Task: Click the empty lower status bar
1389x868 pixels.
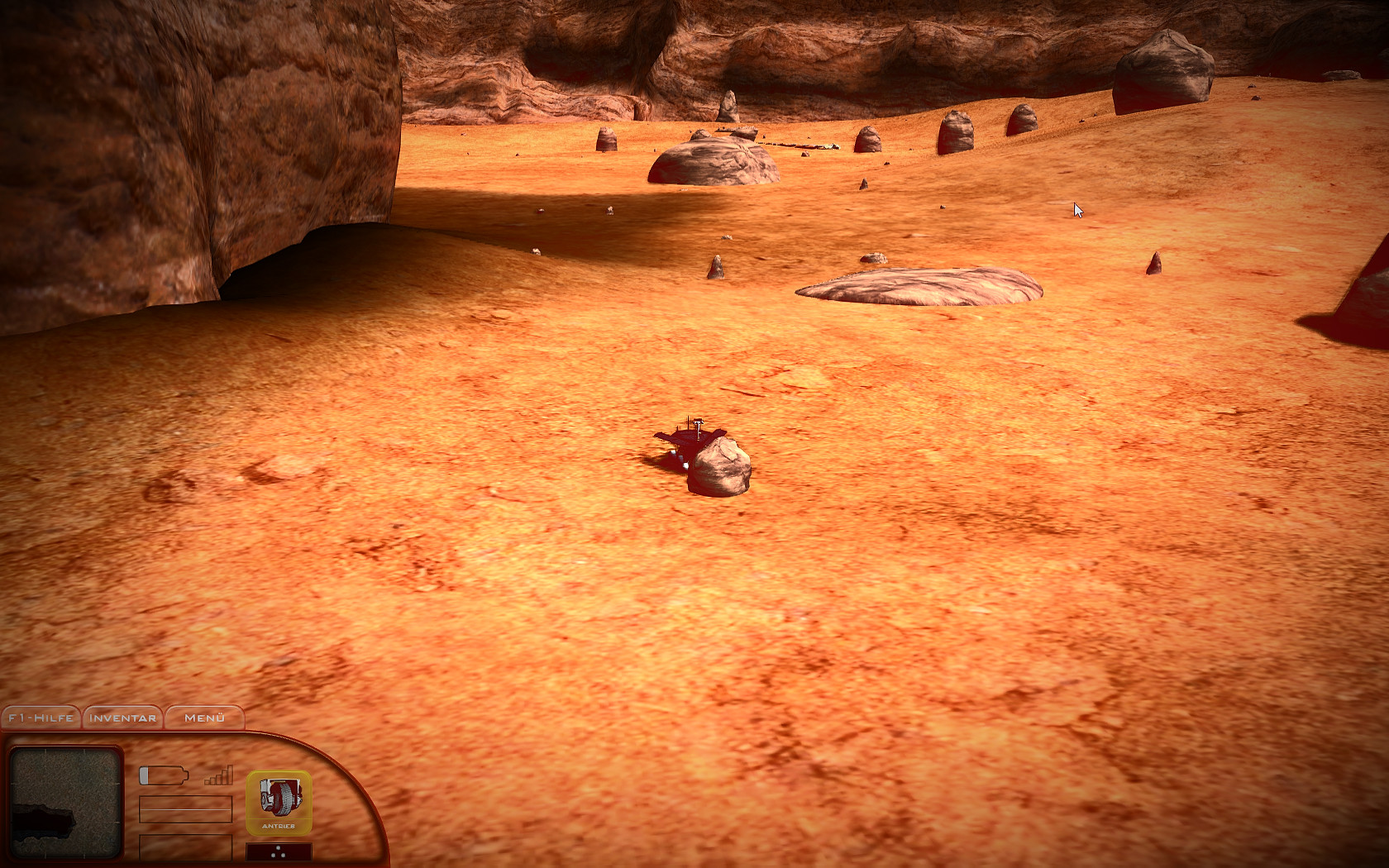Action: click(186, 847)
